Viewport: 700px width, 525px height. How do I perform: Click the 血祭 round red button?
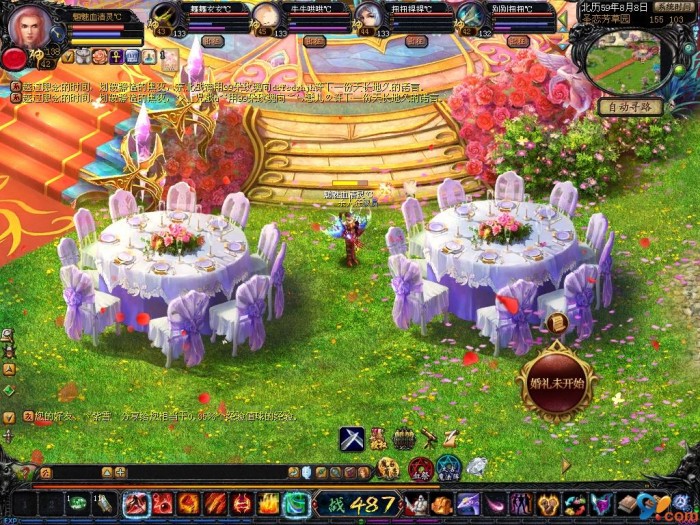(421, 467)
